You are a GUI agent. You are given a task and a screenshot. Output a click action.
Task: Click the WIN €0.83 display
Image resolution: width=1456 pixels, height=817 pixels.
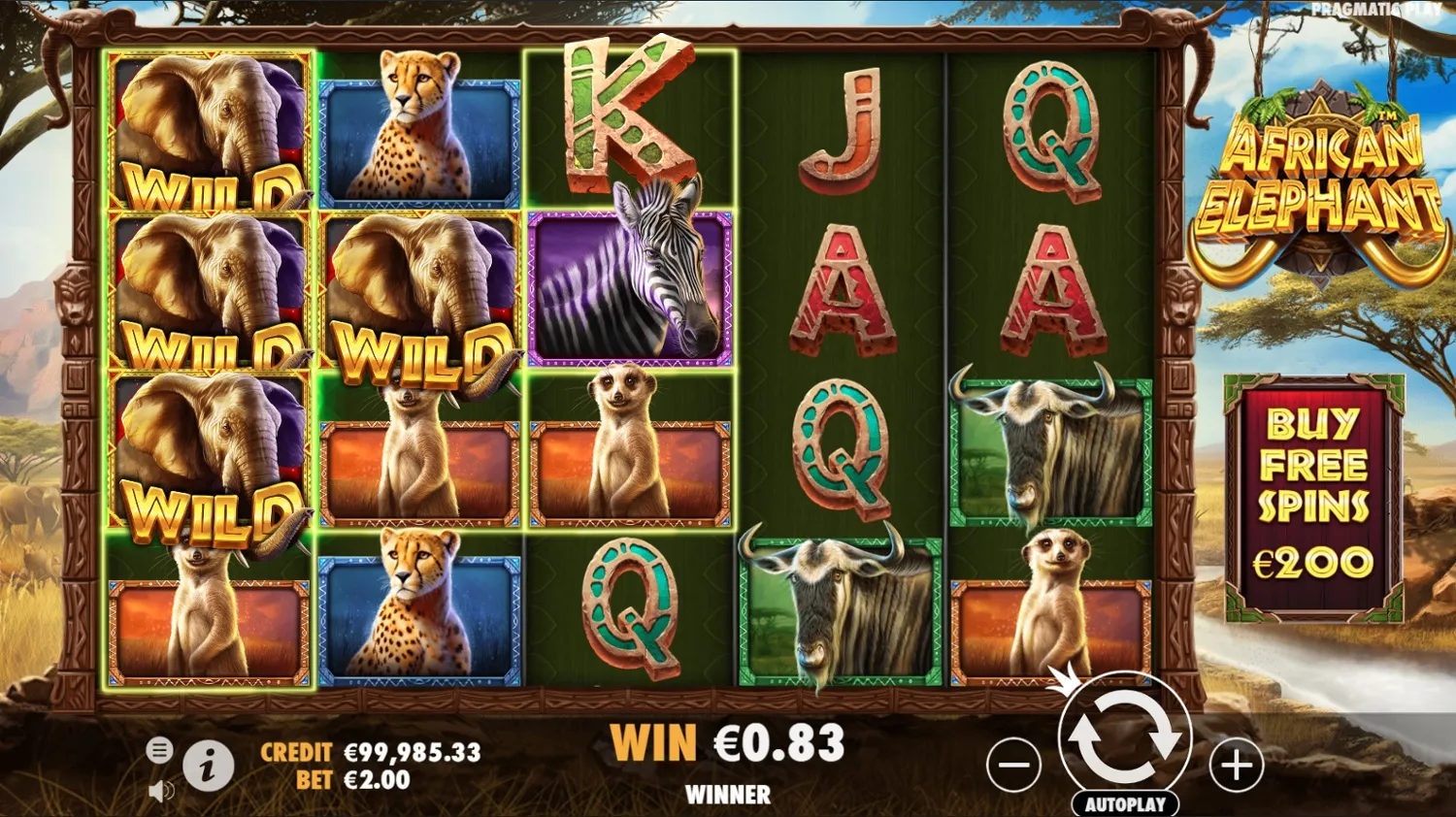728,745
